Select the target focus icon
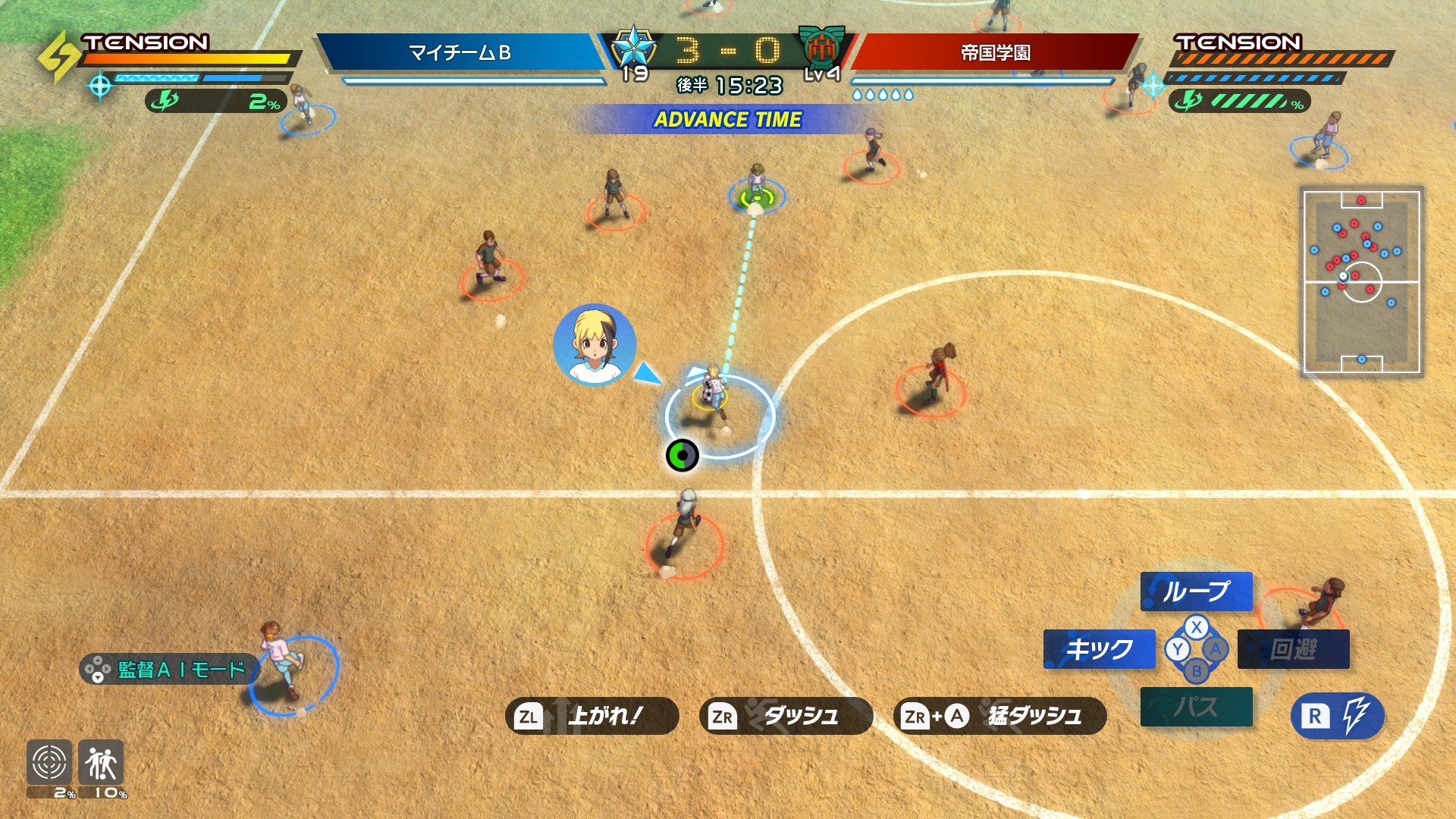 [49, 763]
